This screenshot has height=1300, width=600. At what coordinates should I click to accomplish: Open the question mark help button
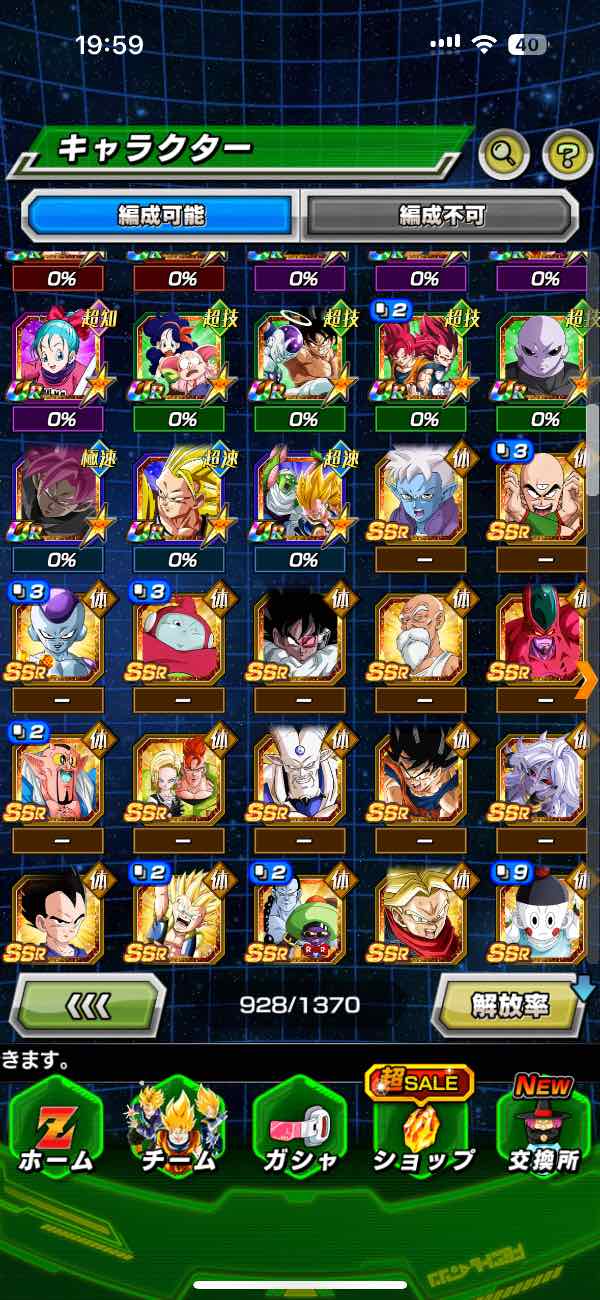tap(567, 153)
